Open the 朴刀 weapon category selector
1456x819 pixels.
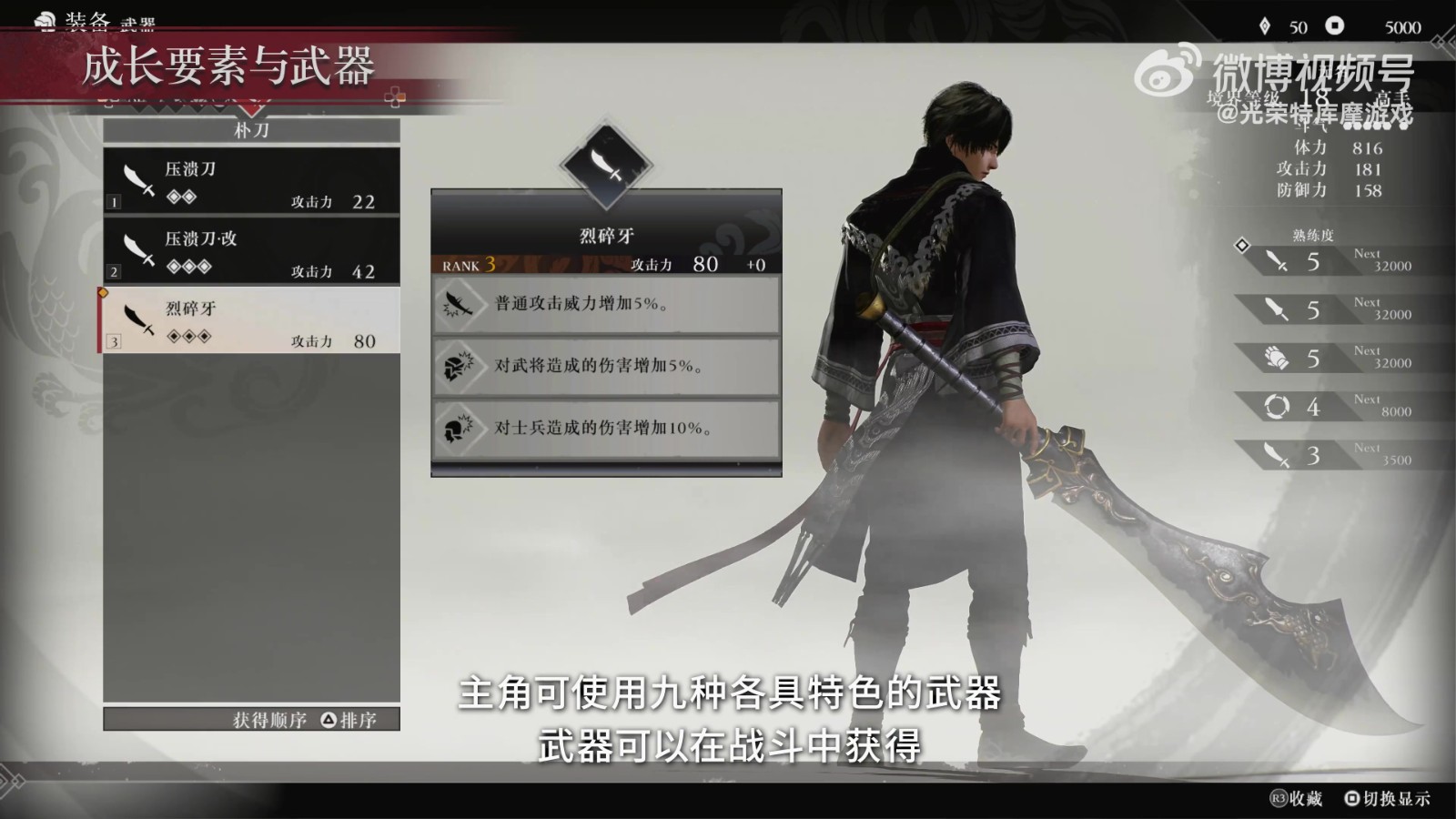tap(250, 130)
